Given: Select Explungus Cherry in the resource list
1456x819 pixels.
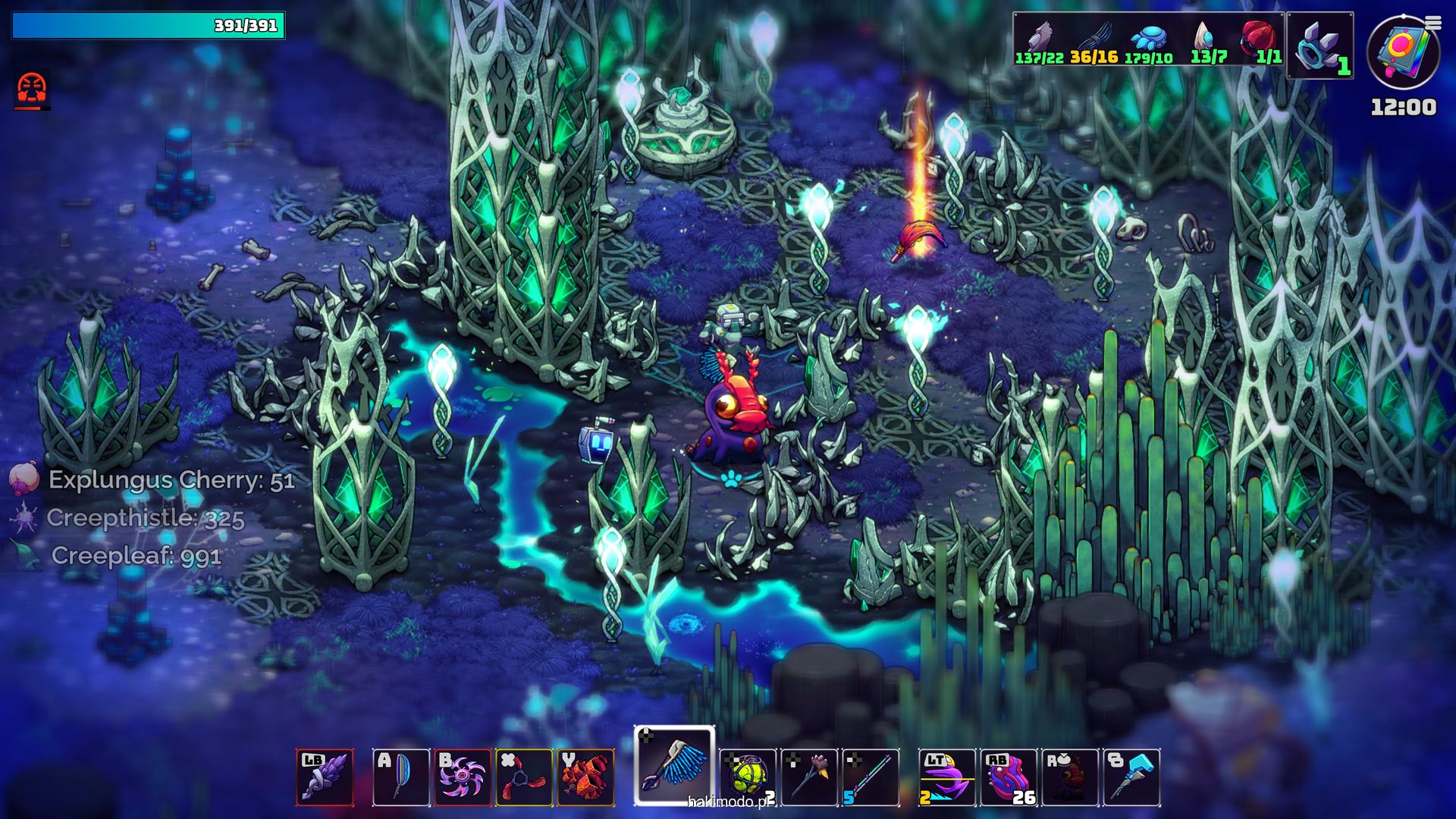Looking at the screenshot, I should click(171, 480).
